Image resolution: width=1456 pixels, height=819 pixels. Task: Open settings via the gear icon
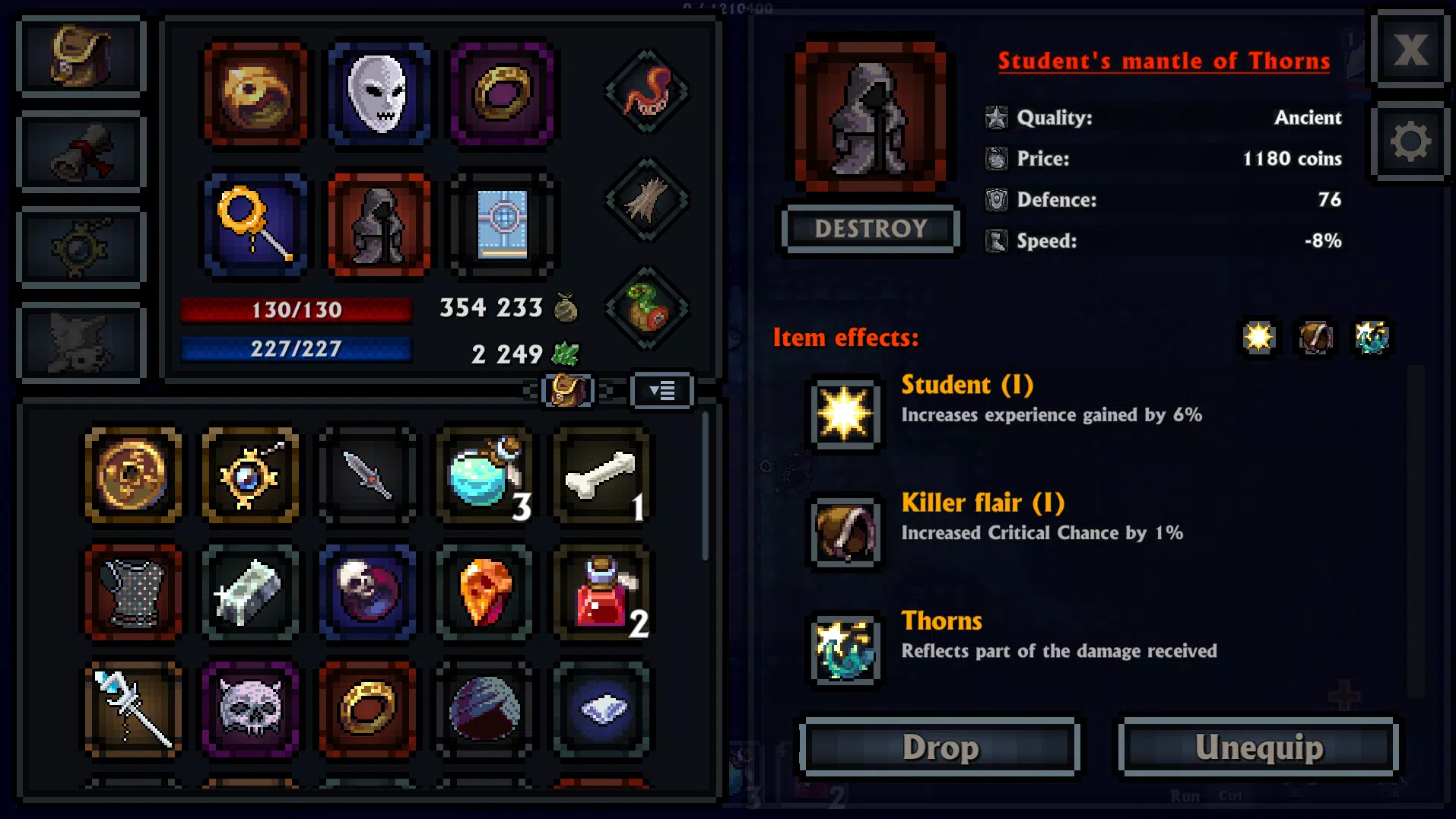[1410, 142]
